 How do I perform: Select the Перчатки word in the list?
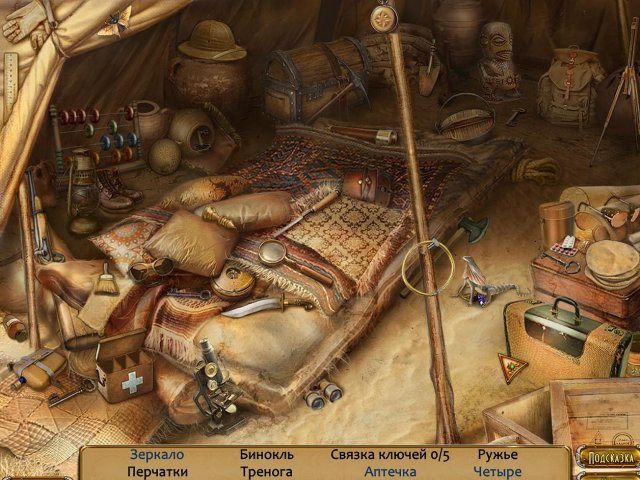point(157,472)
